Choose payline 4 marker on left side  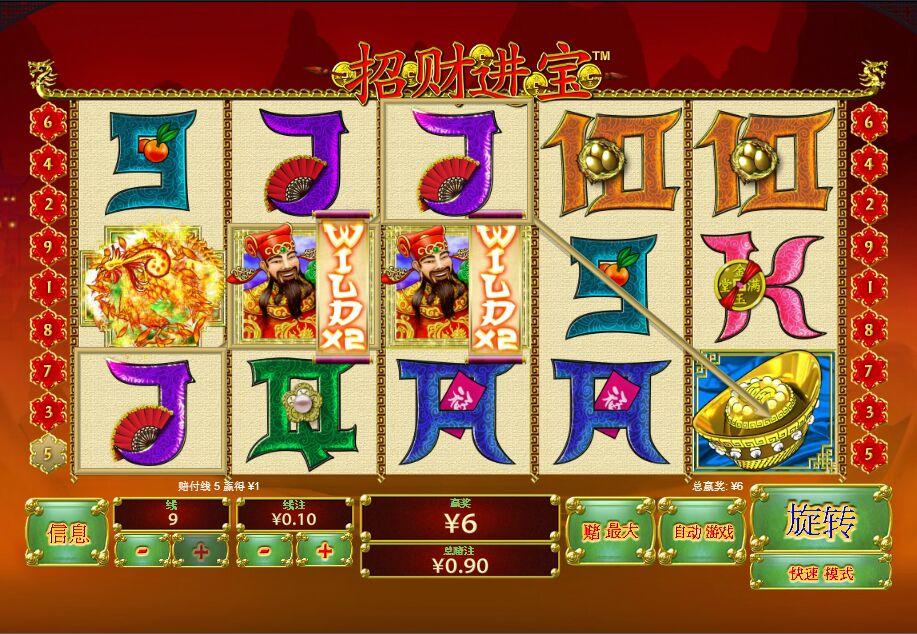pyautogui.click(x=46, y=160)
